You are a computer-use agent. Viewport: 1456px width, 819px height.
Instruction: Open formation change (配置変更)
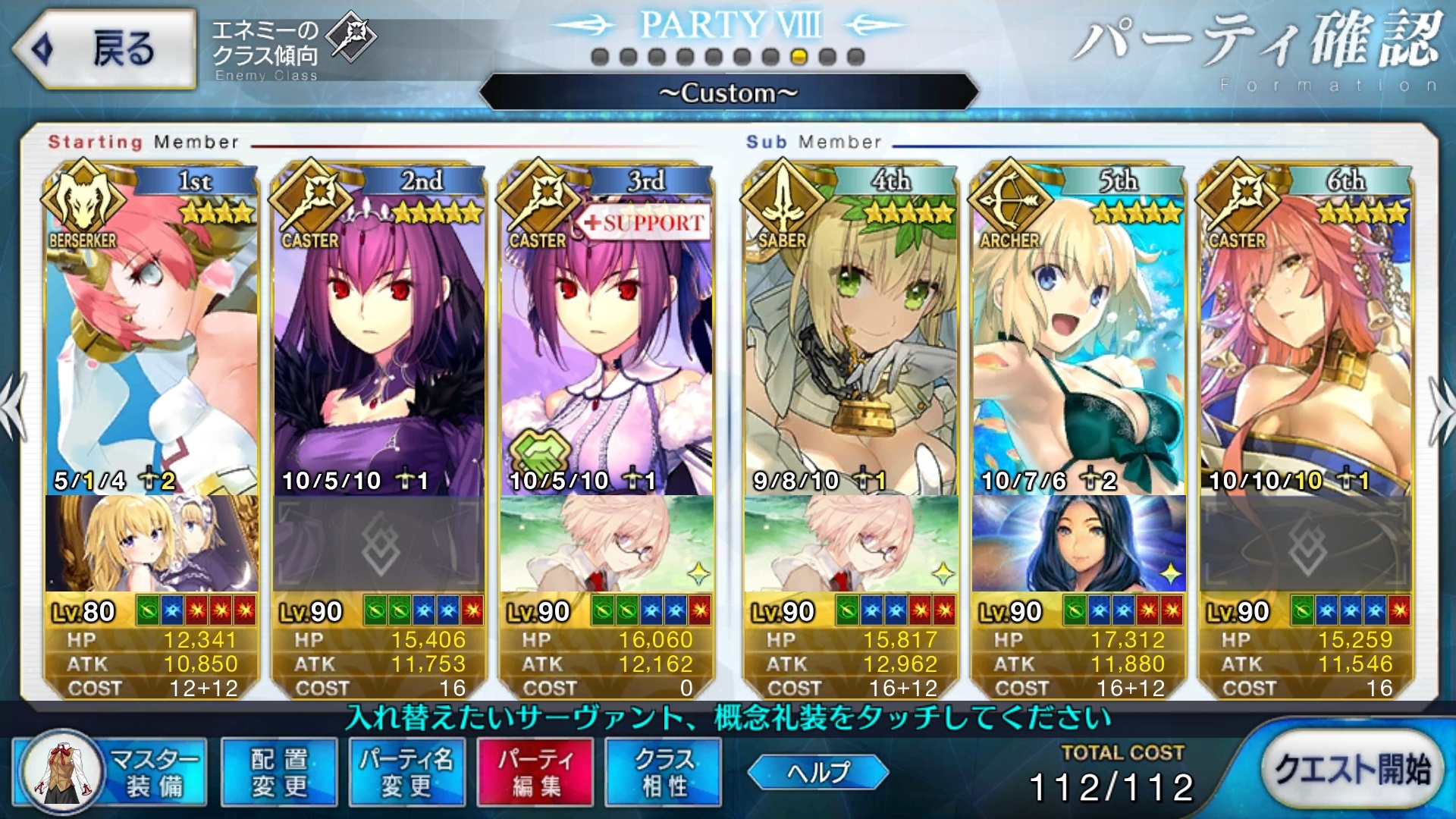click(278, 772)
